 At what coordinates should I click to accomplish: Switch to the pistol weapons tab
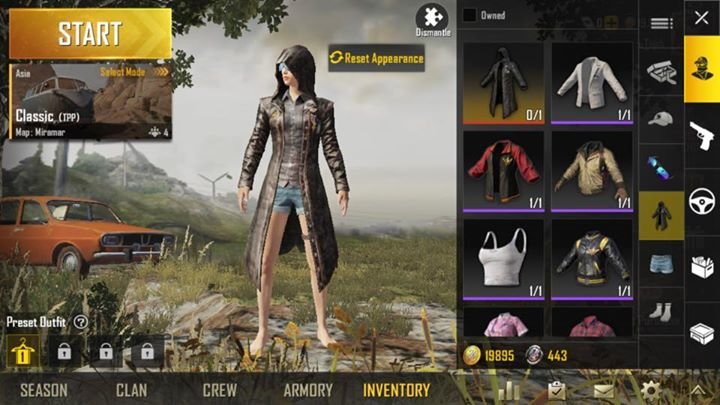[x=701, y=135]
